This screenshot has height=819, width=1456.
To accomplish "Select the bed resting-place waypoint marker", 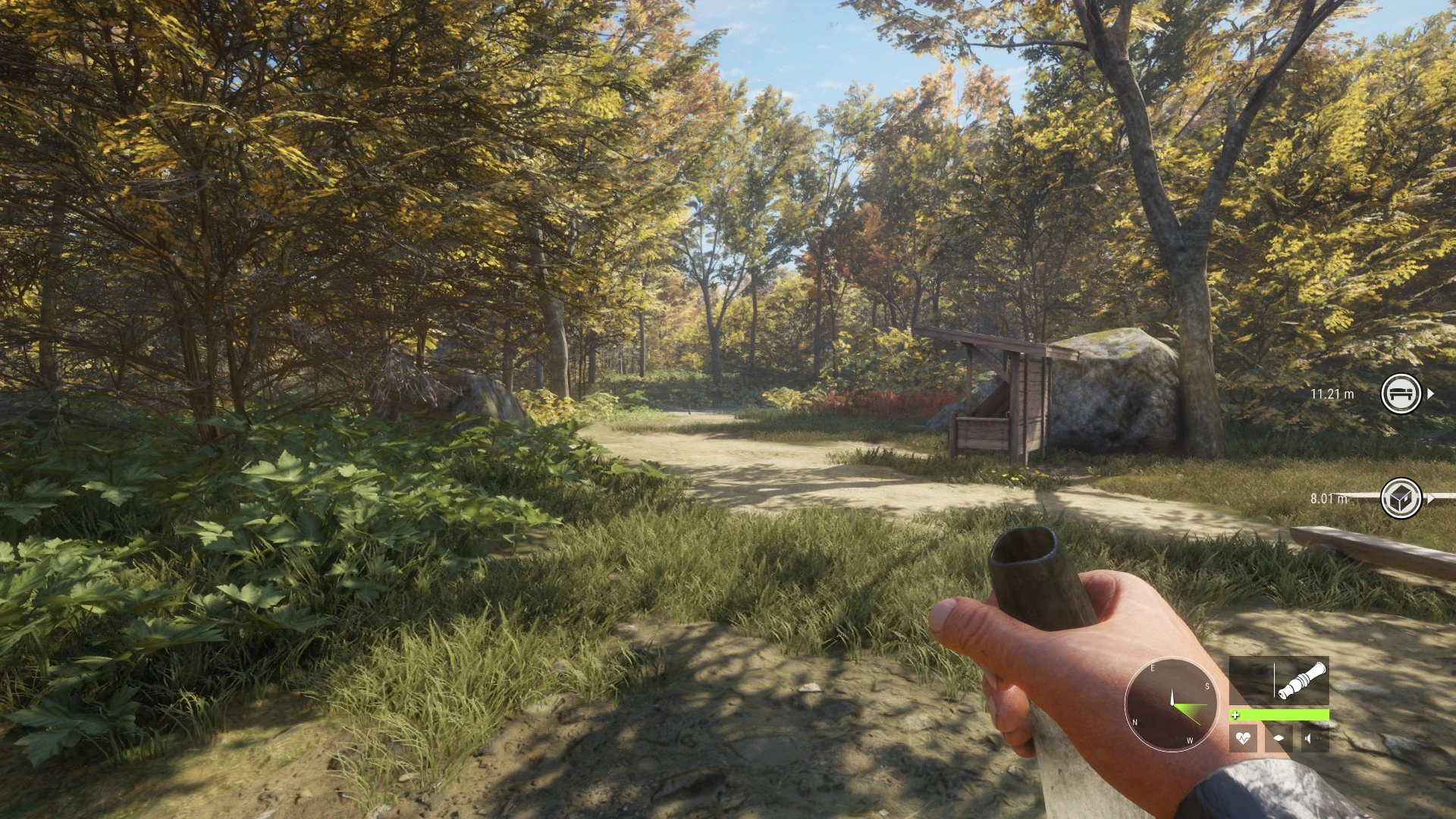I will click(1401, 394).
